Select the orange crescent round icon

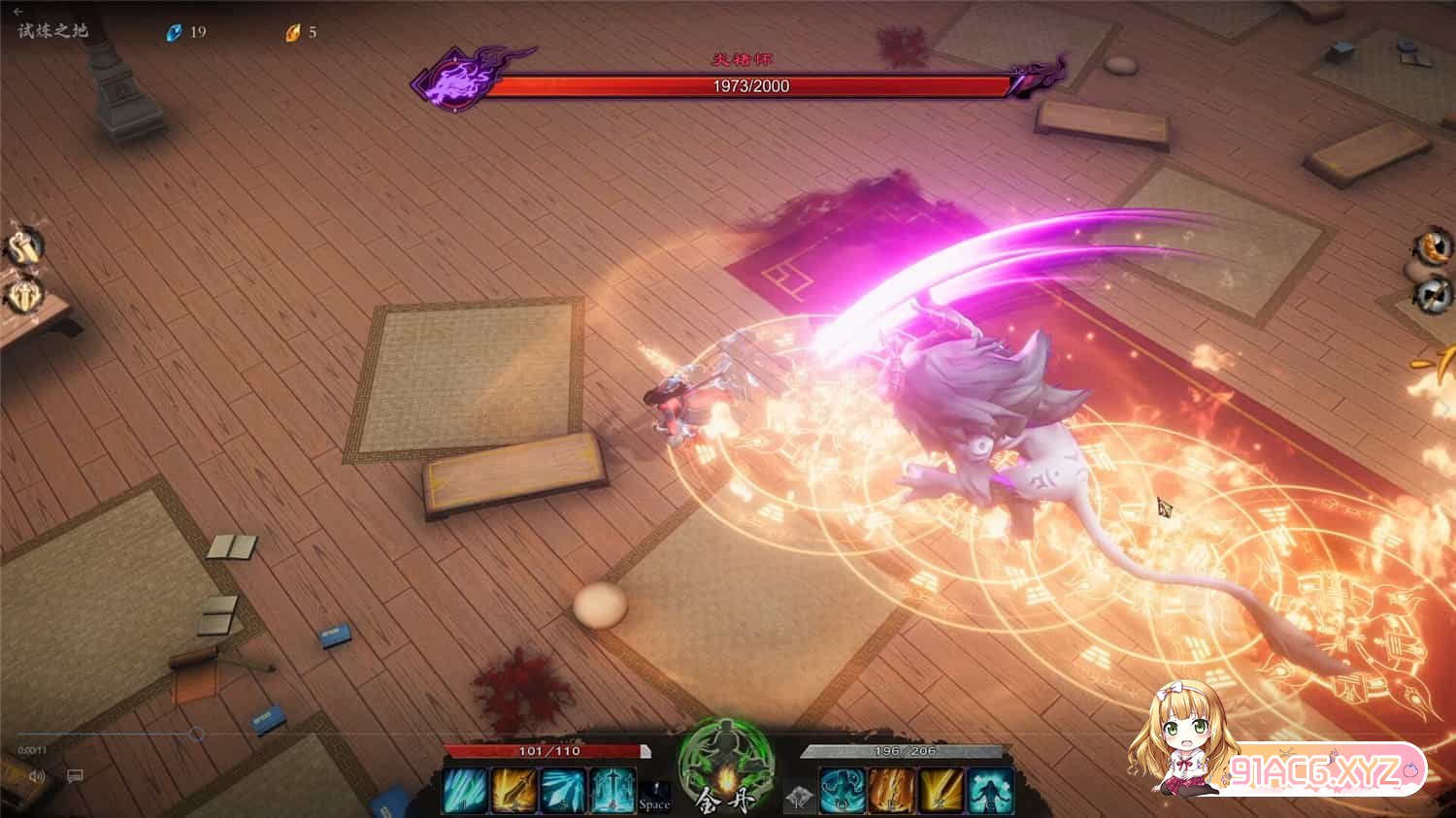[1431, 245]
